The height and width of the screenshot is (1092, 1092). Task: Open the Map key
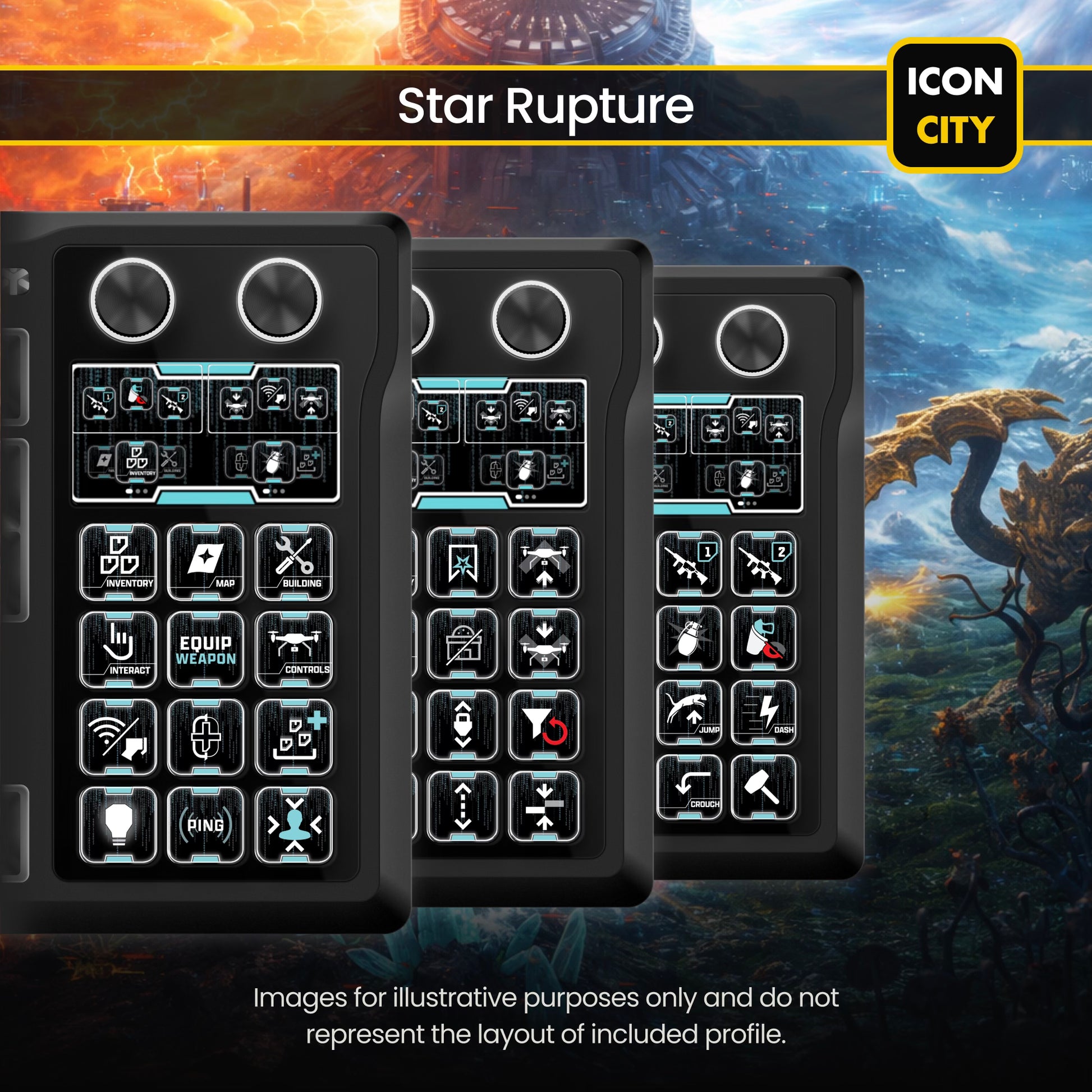206,561
